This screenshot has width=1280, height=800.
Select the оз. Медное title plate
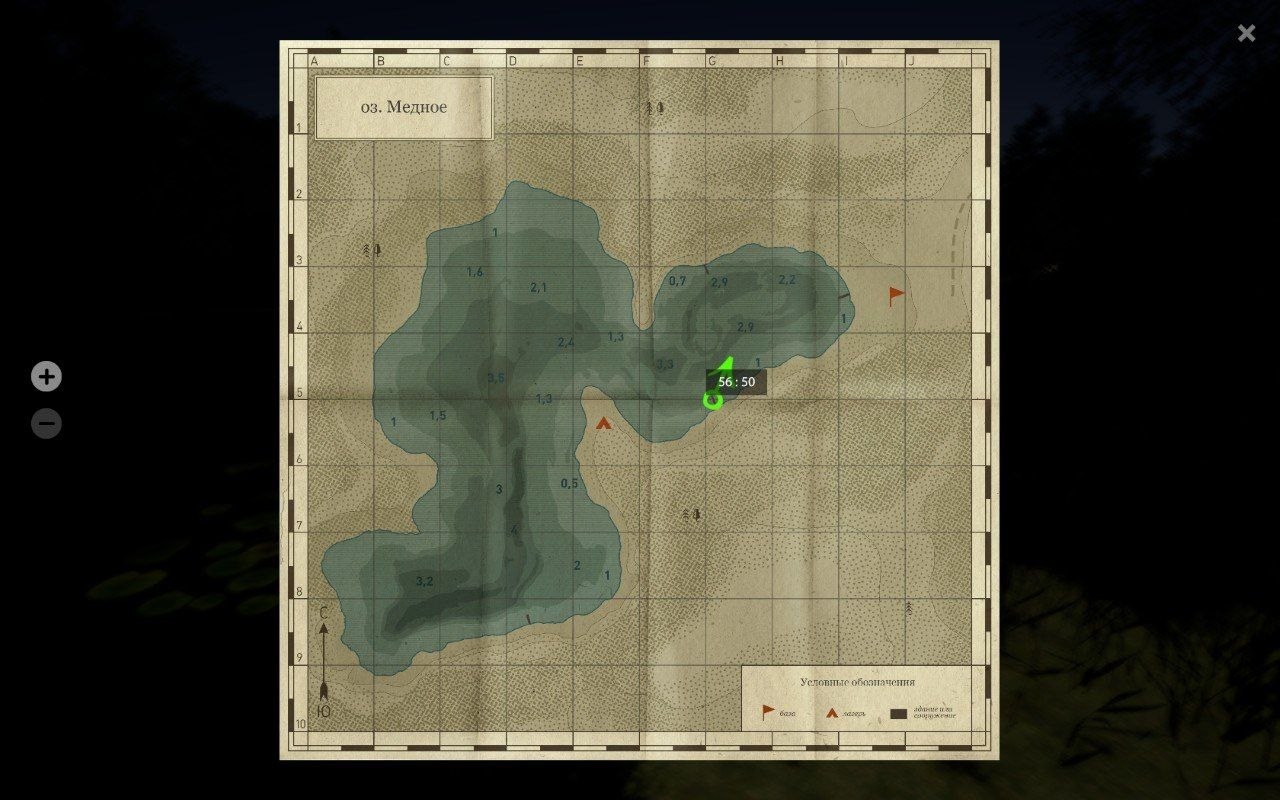pyautogui.click(x=403, y=108)
